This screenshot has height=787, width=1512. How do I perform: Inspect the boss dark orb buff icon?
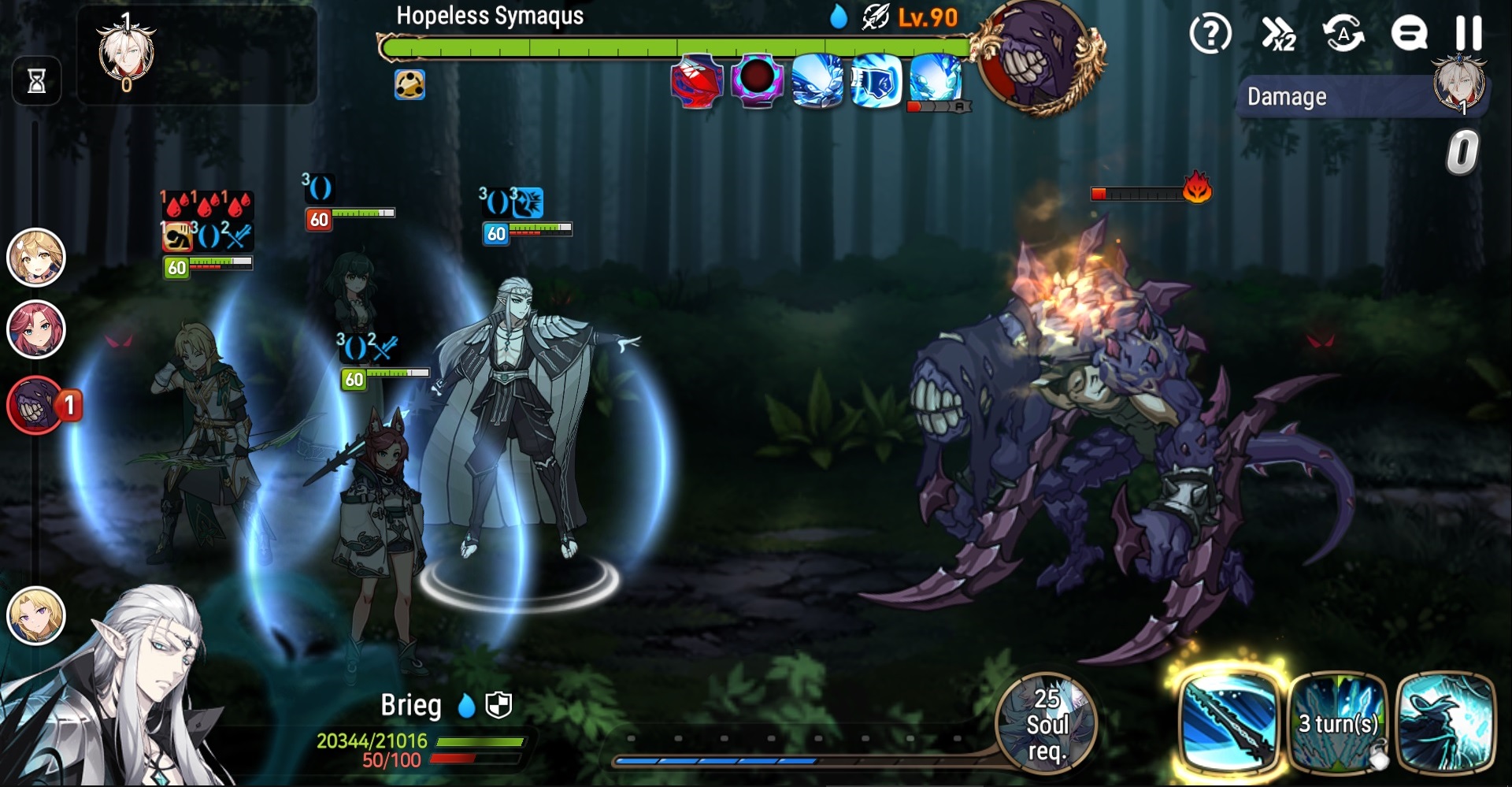pyautogui.click(x=757, y=80)
